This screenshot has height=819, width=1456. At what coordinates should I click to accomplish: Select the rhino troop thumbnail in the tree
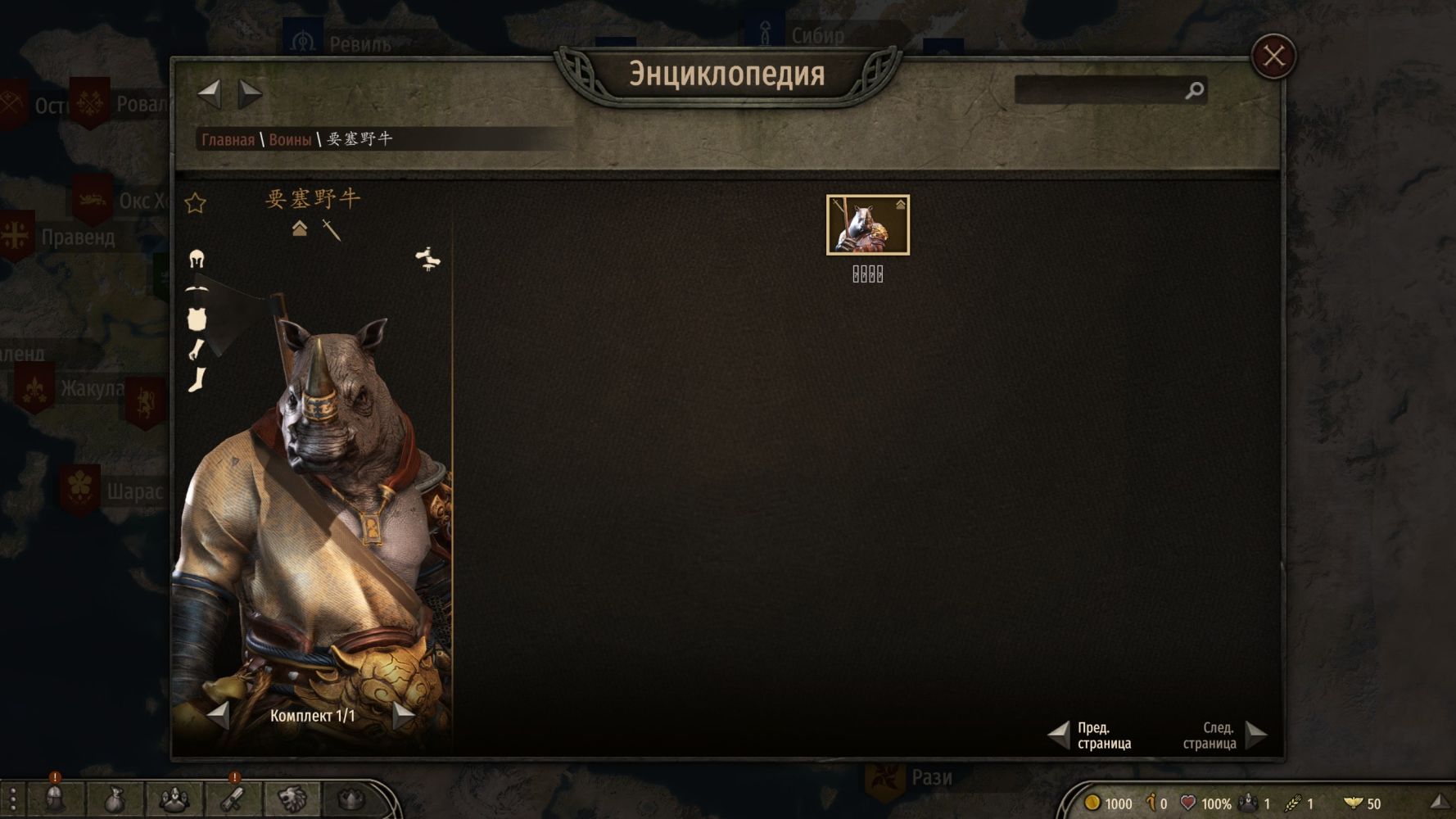[867, 224]
